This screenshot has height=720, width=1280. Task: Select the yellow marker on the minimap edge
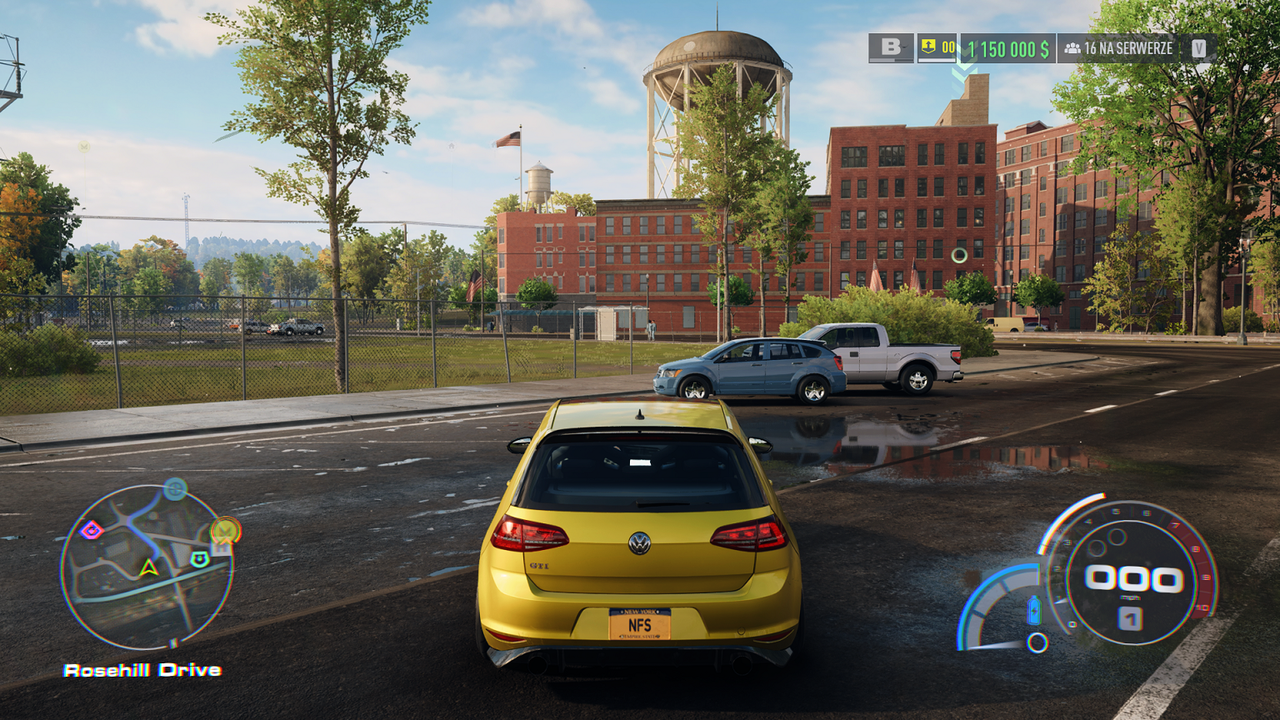(x=226, y=529)
